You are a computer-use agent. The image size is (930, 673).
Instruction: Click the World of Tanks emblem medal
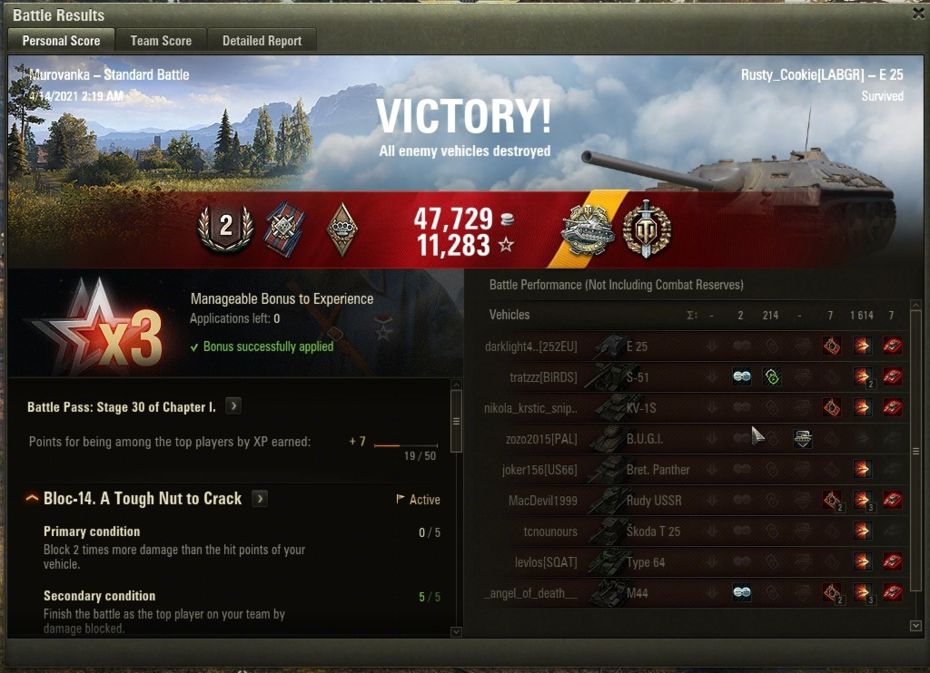pyautogui.click(x=646, y=230)
